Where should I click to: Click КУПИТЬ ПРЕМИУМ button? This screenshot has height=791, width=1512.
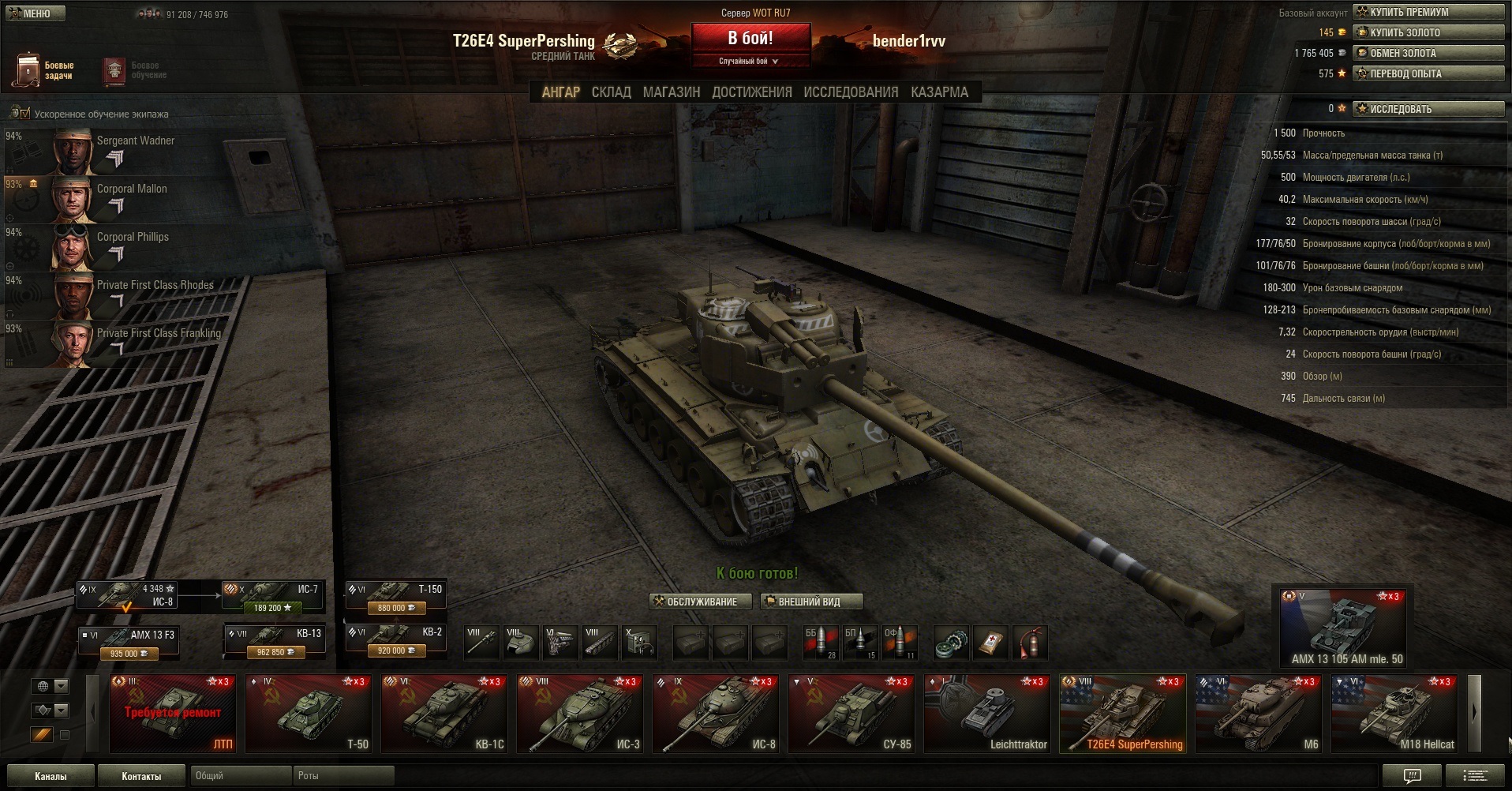[1428, 12]
